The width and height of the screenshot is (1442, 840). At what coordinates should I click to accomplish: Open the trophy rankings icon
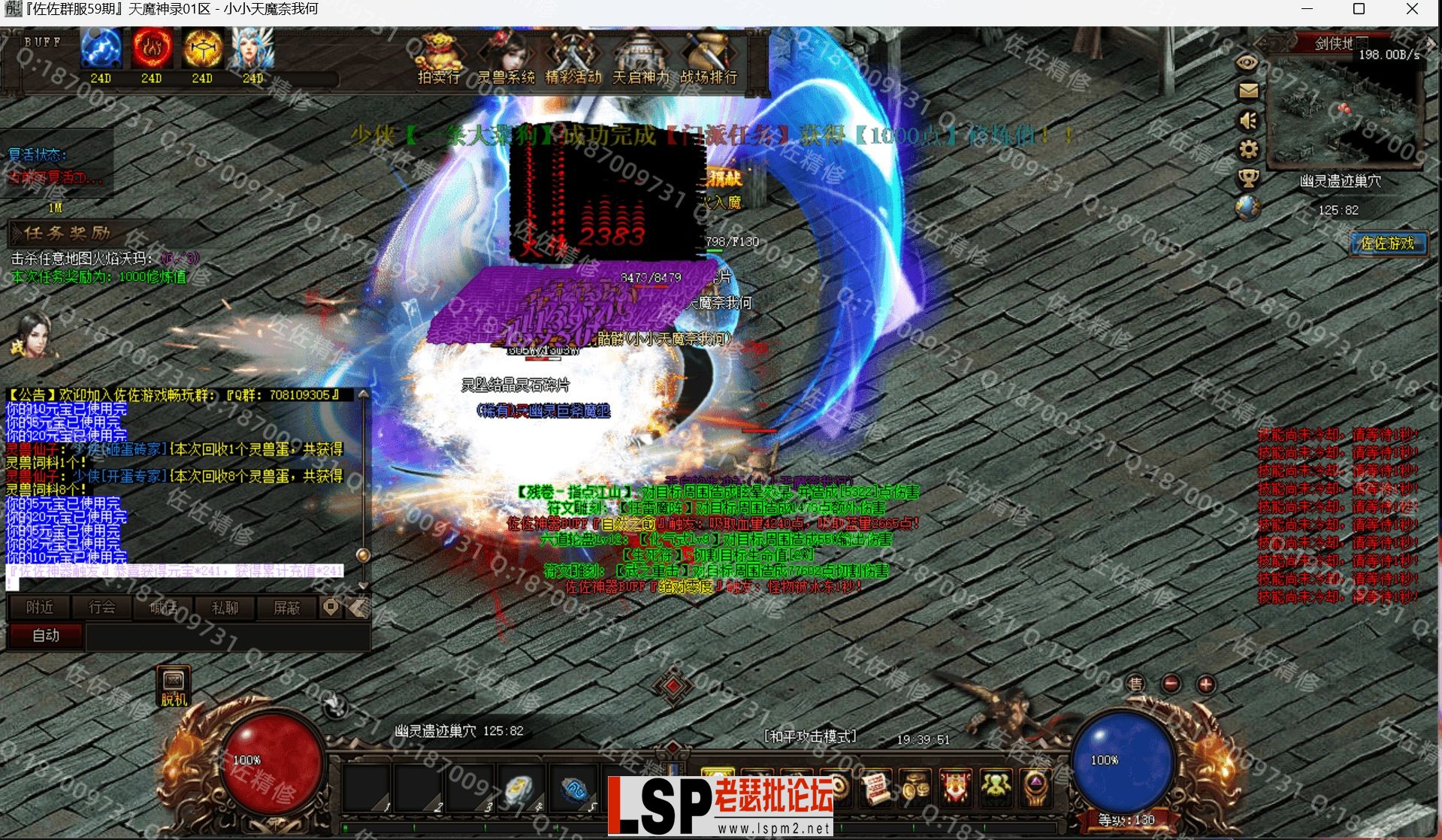tap(1248, 179)
